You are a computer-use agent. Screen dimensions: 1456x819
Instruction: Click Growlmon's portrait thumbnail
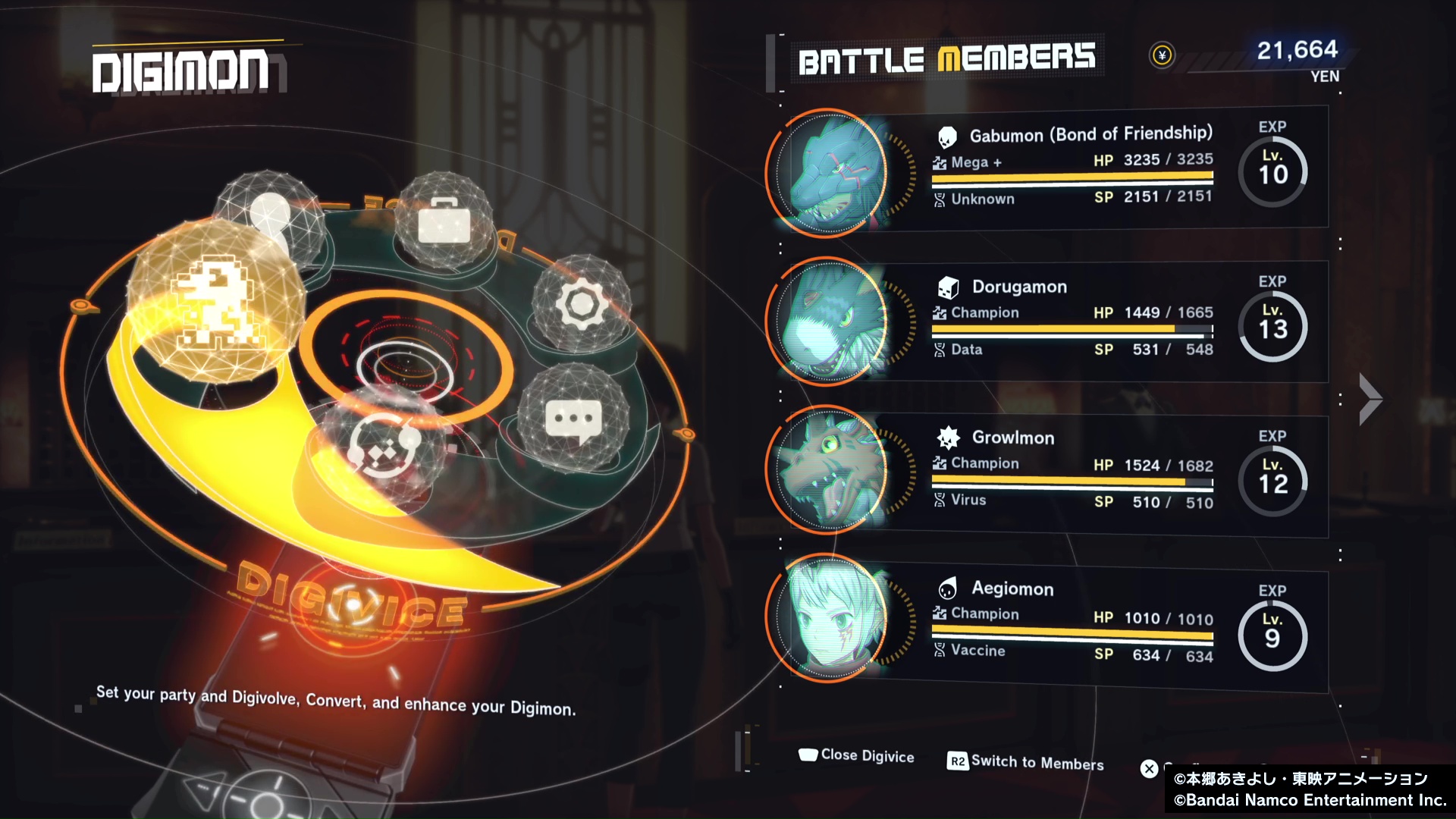[830, 470]
